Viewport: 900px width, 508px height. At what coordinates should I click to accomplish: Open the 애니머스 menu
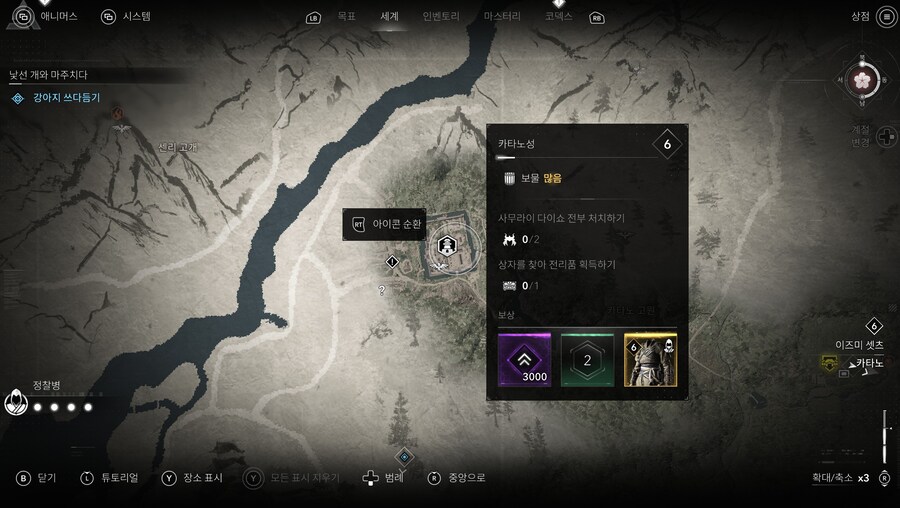pos(59,17)
